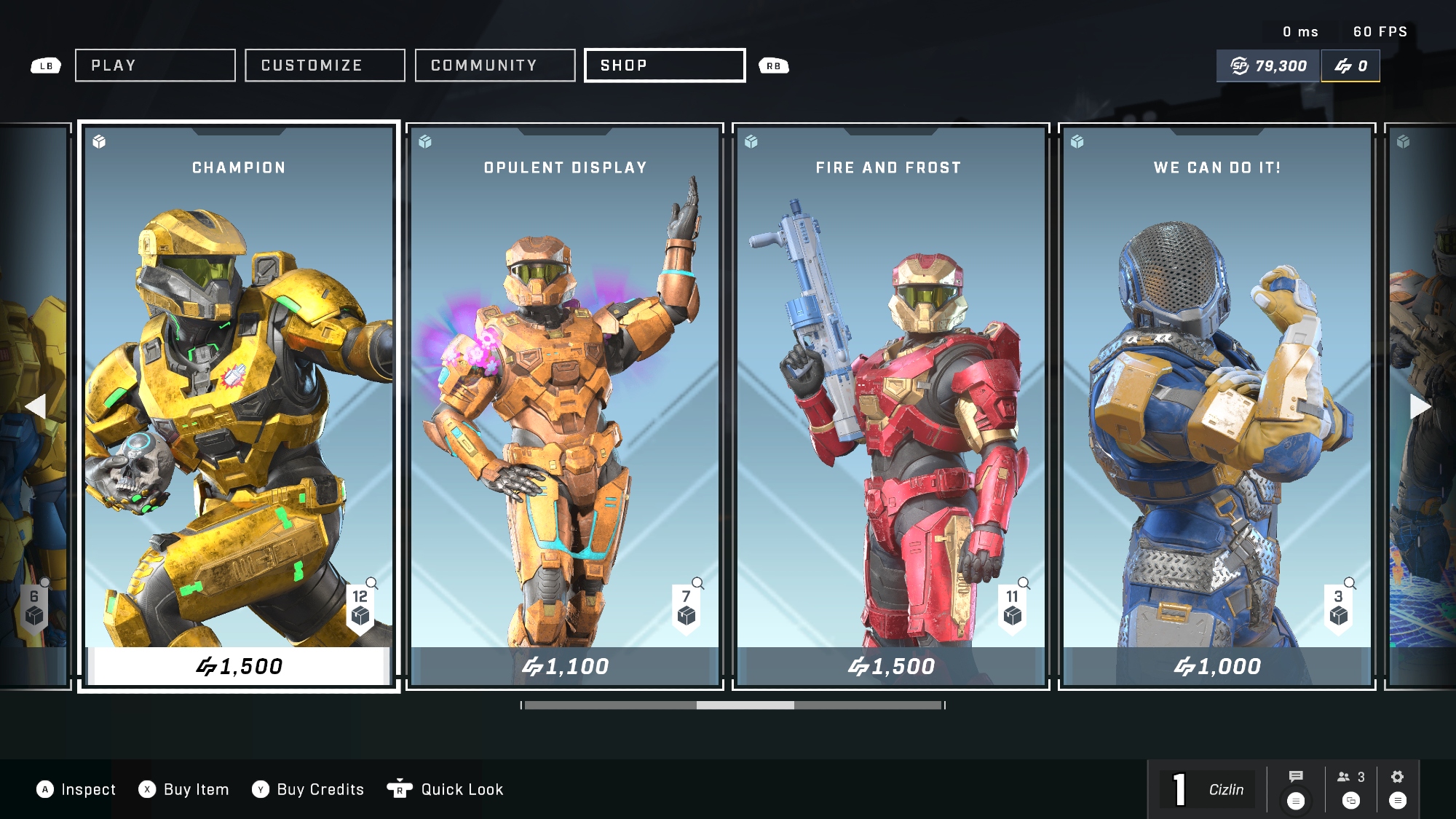Open the Spartan Points balance of 79,300
Image resolution: width=1456 pixels, height=819 pixels.
1268,66
